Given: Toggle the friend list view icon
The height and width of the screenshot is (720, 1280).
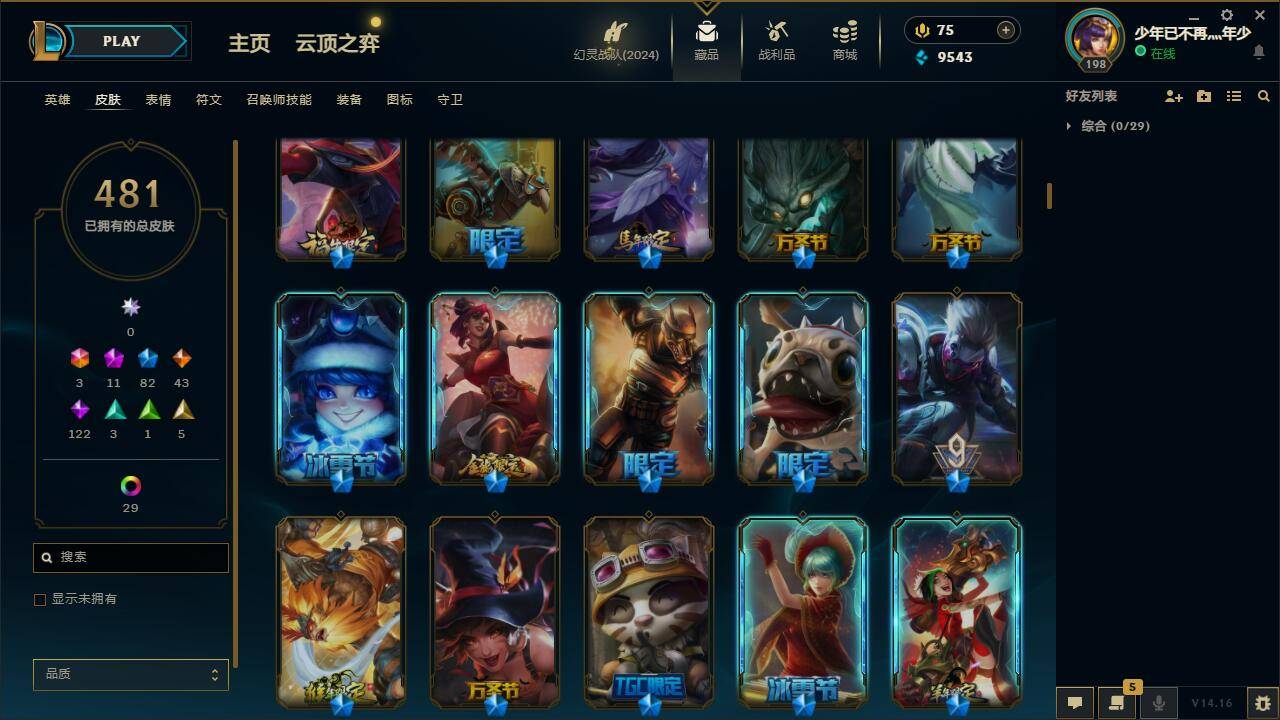Looking at the screenshot, I should tap(1233, 96).
